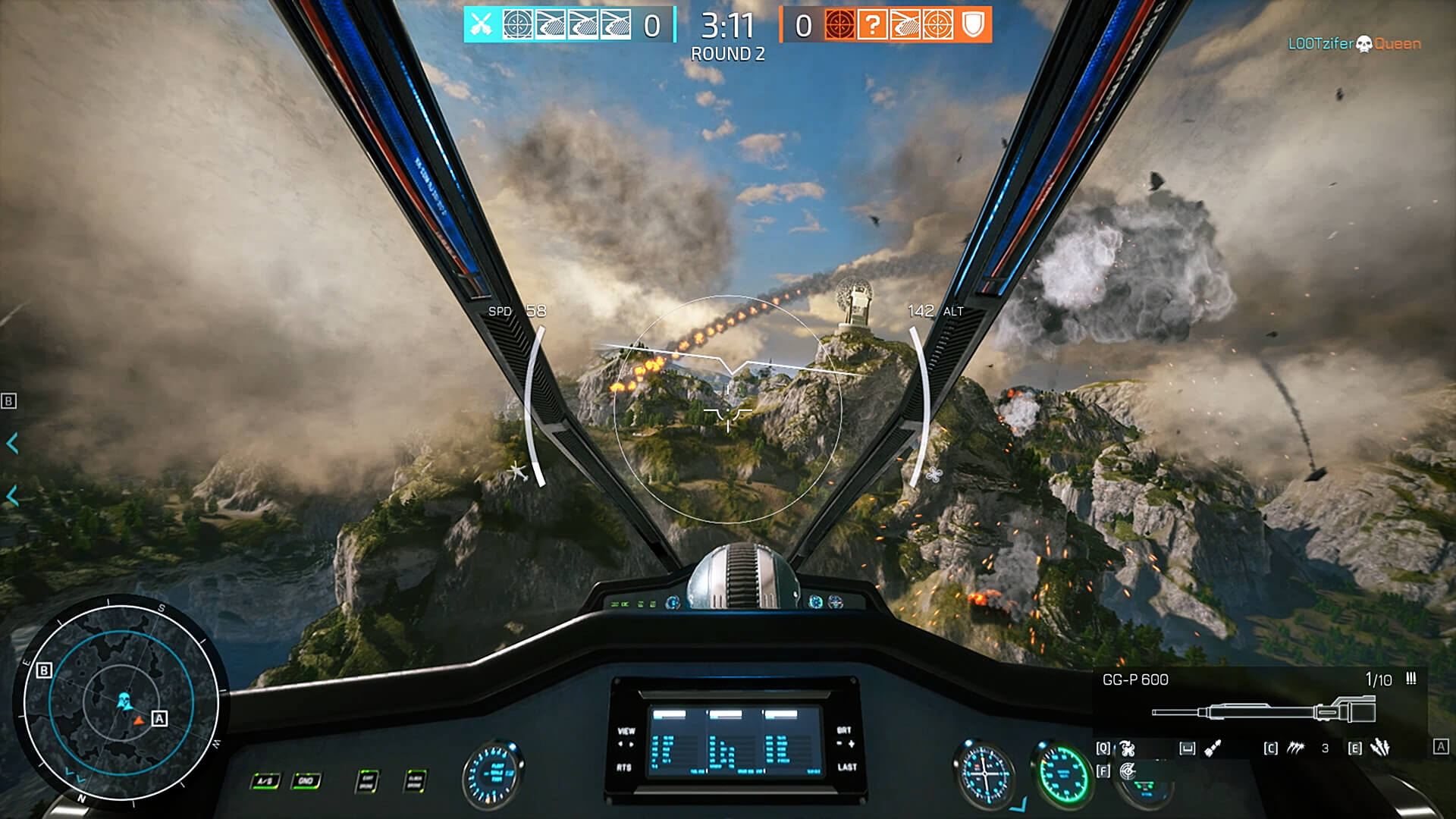Image resolution: width=1456 pixels, height=819 pixels.
Task: Select objective B marker on the minimap
Action: (x=44, y=670)
